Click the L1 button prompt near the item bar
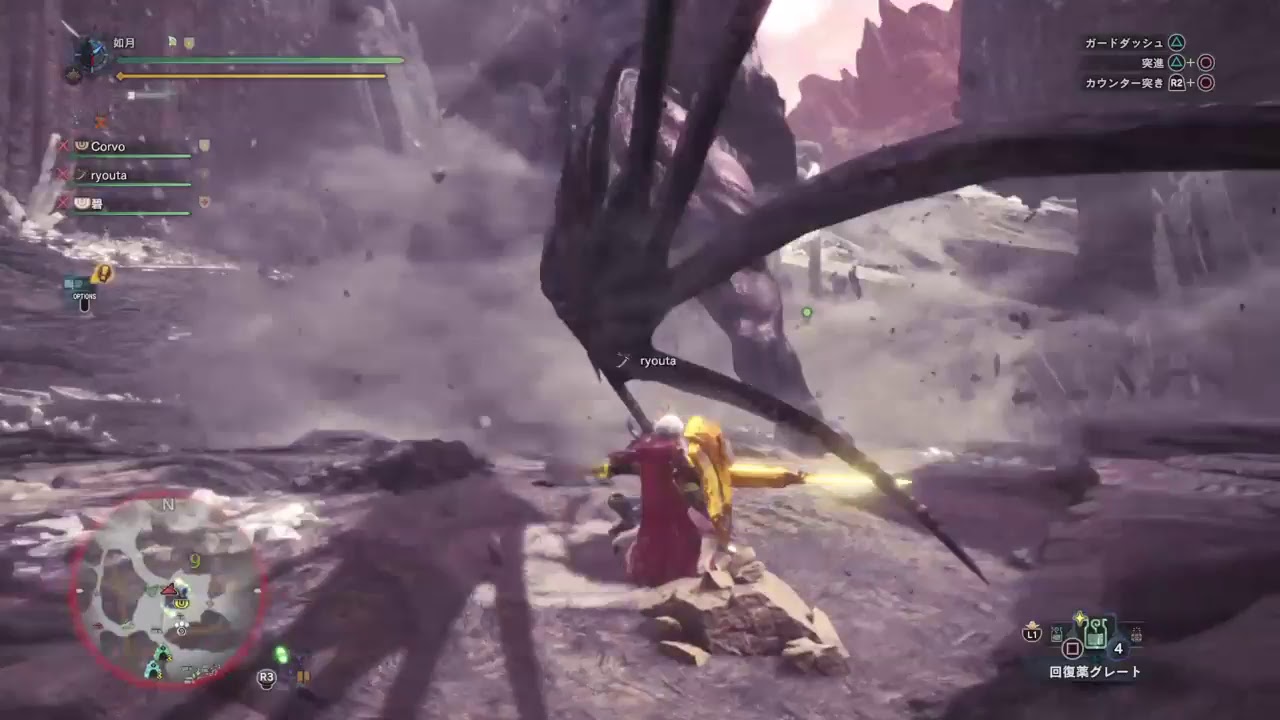Image resolution: width=1280 pixels, height=720 pixels. 1032,634
